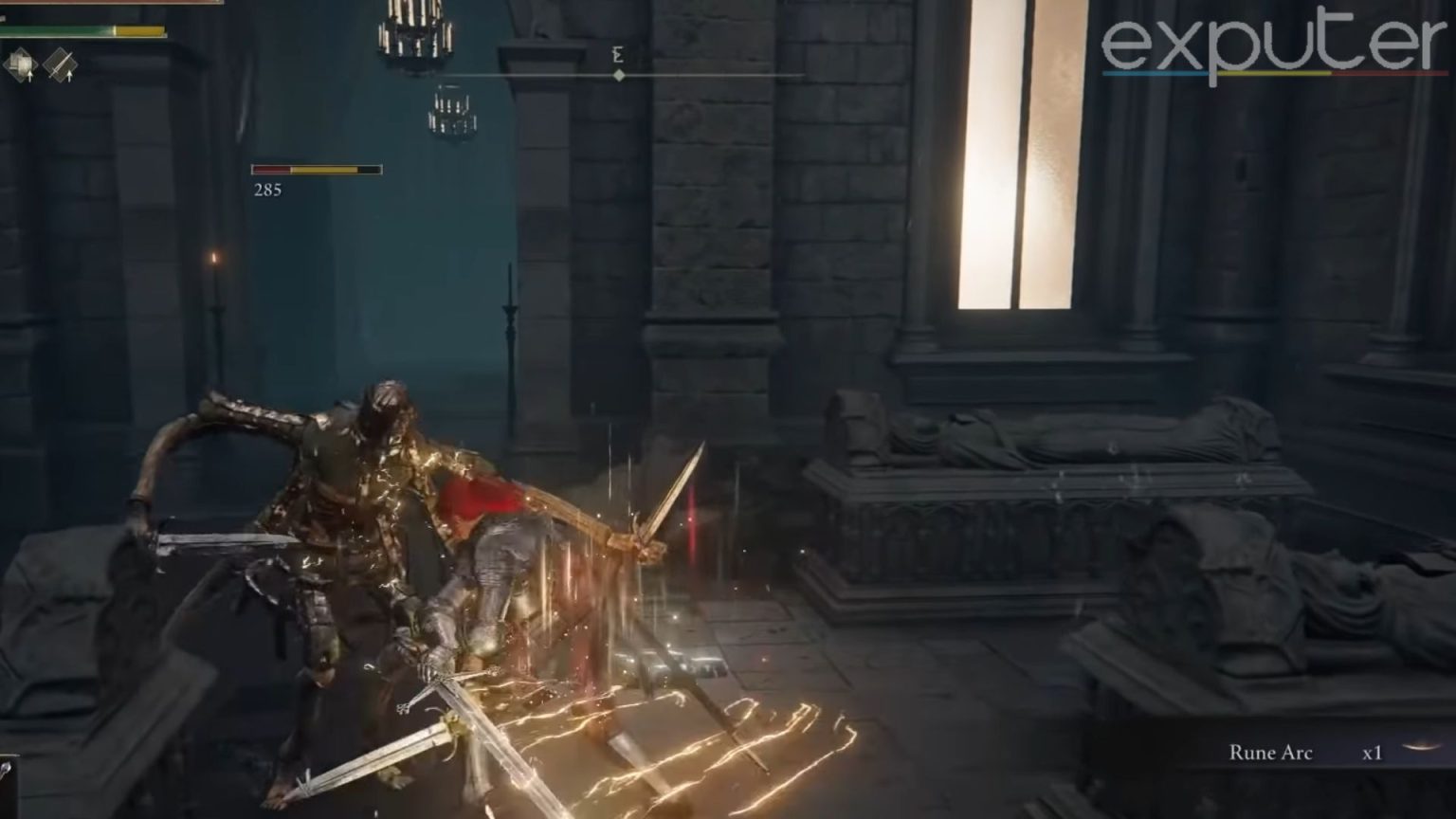Screen dimensions: 1456x819
Task: Click the eXputer watermark logo
Action: tap(1273, 47)
